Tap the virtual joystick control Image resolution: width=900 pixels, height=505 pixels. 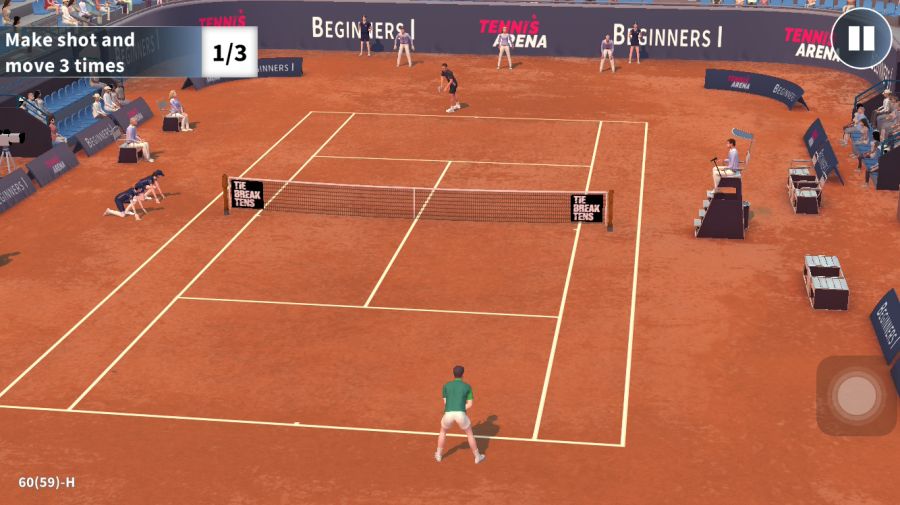point(856,396)
